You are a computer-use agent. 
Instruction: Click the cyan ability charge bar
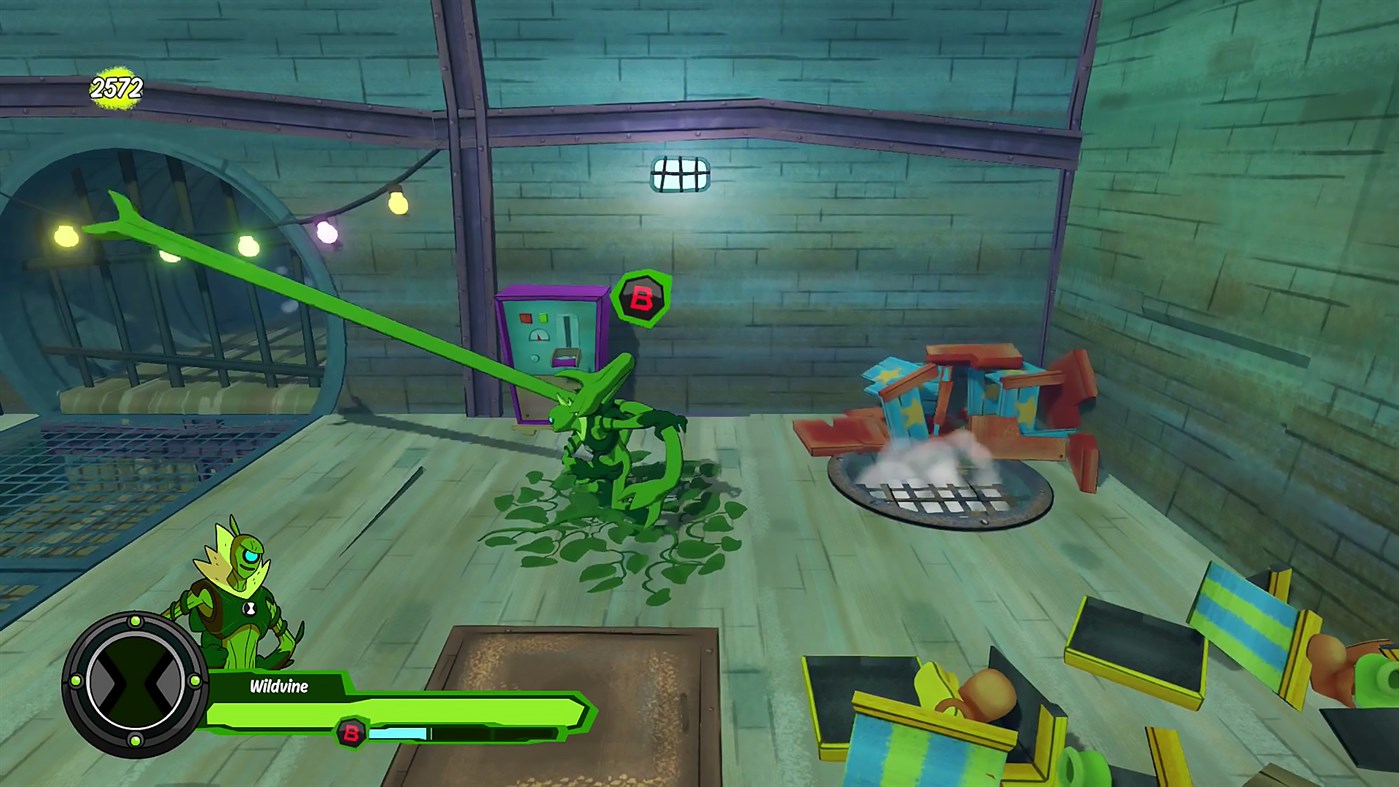(x=398, y=733)
